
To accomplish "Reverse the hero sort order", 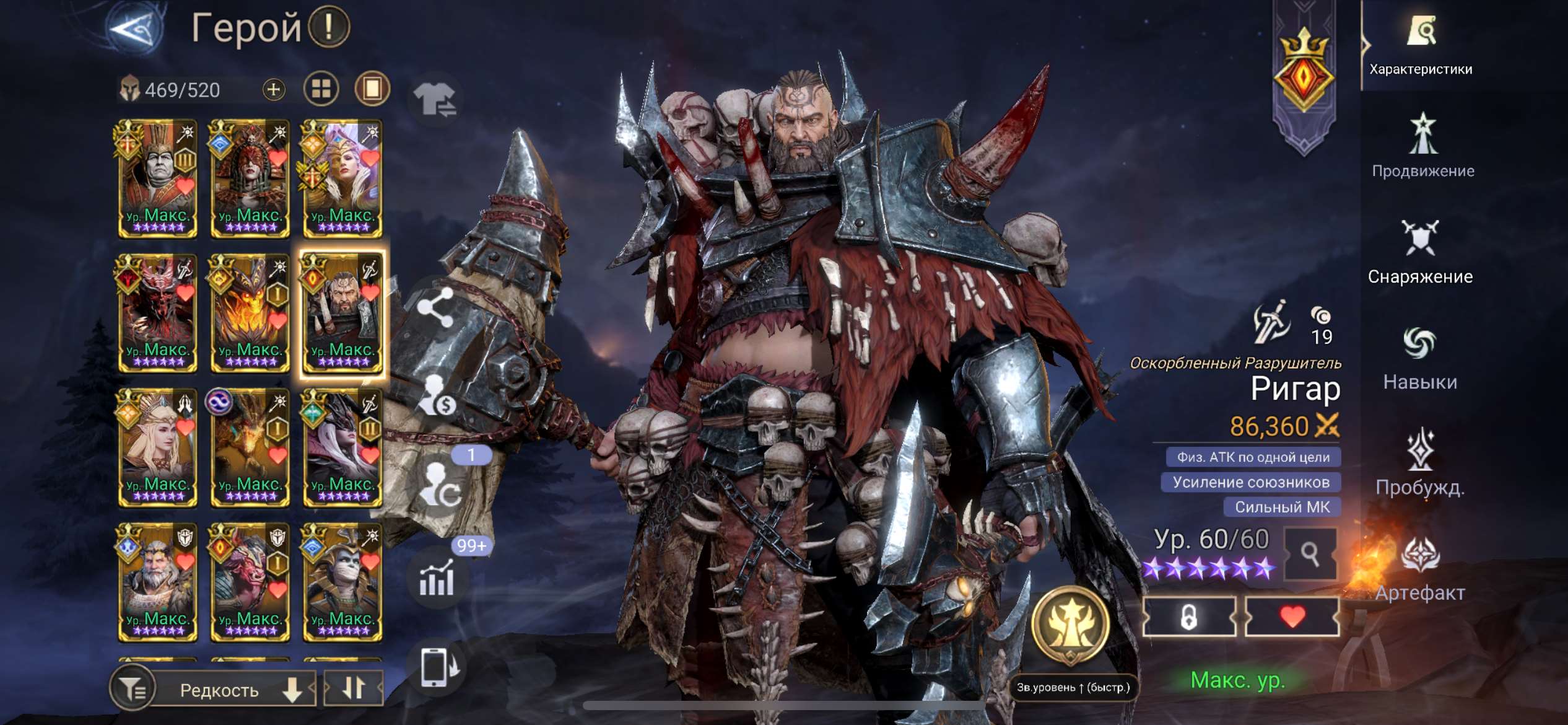I will coord(354,688).
